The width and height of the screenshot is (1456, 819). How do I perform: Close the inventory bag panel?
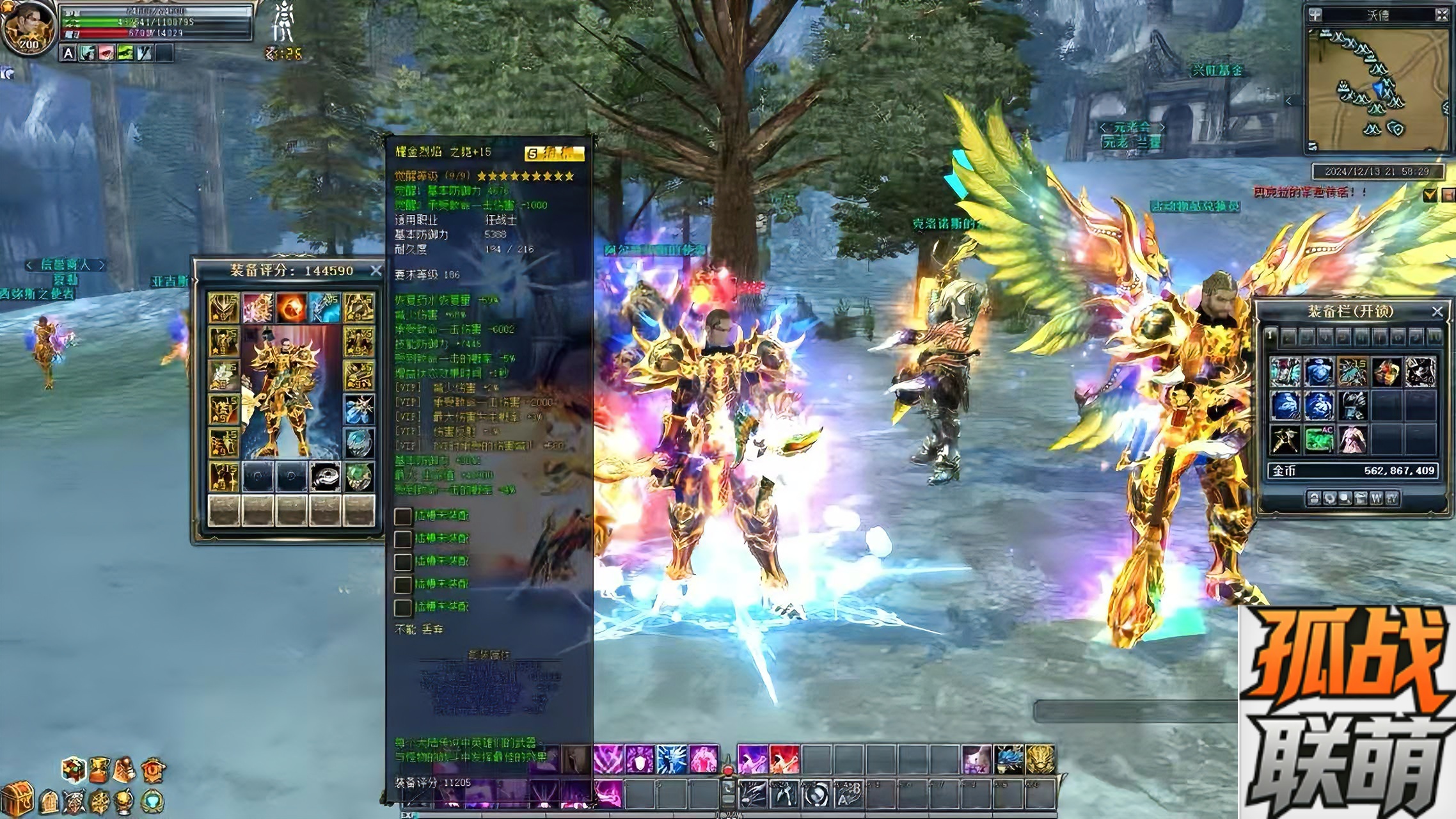[1437, 312]
